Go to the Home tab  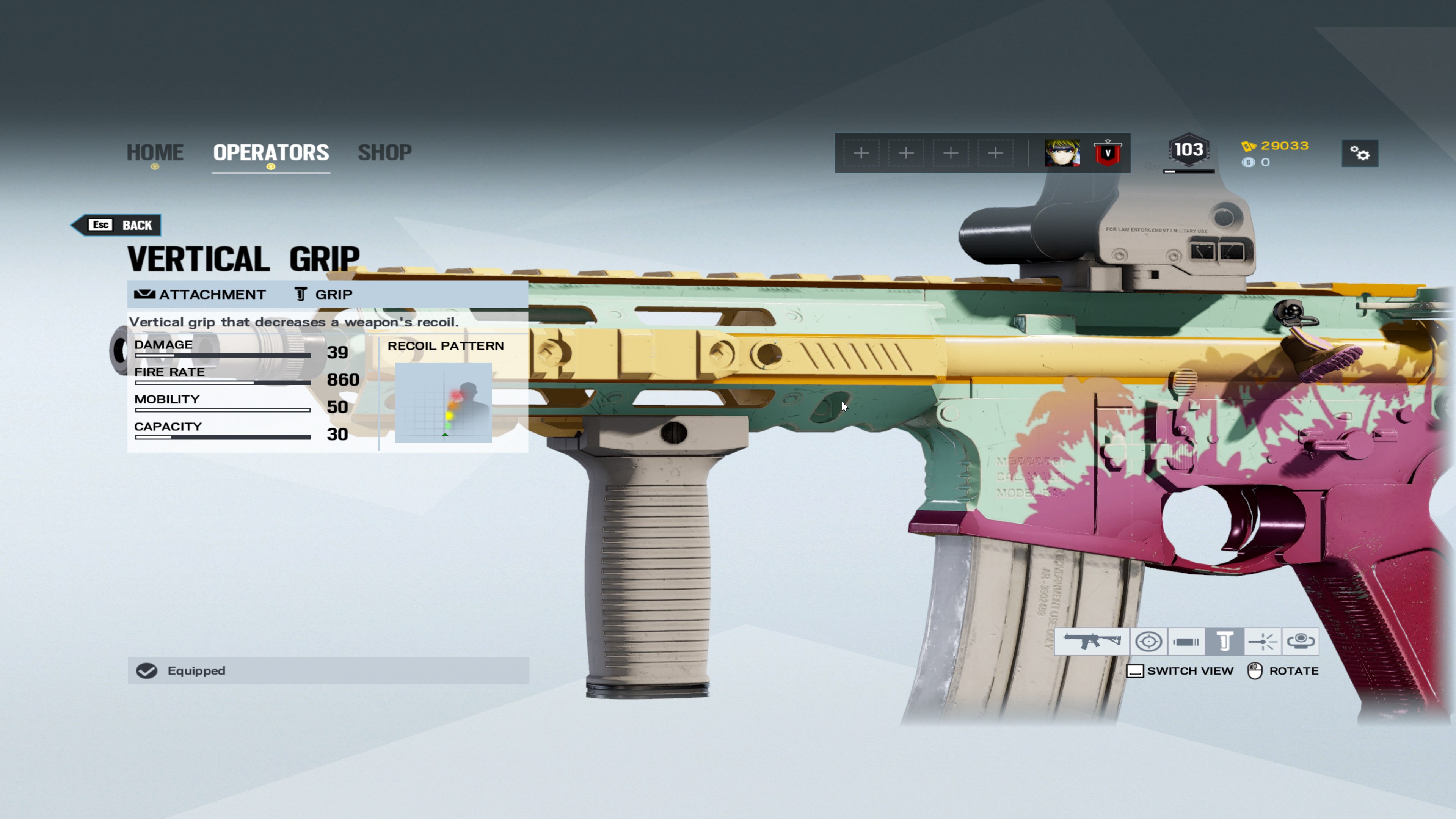click(x=155, y=152)
